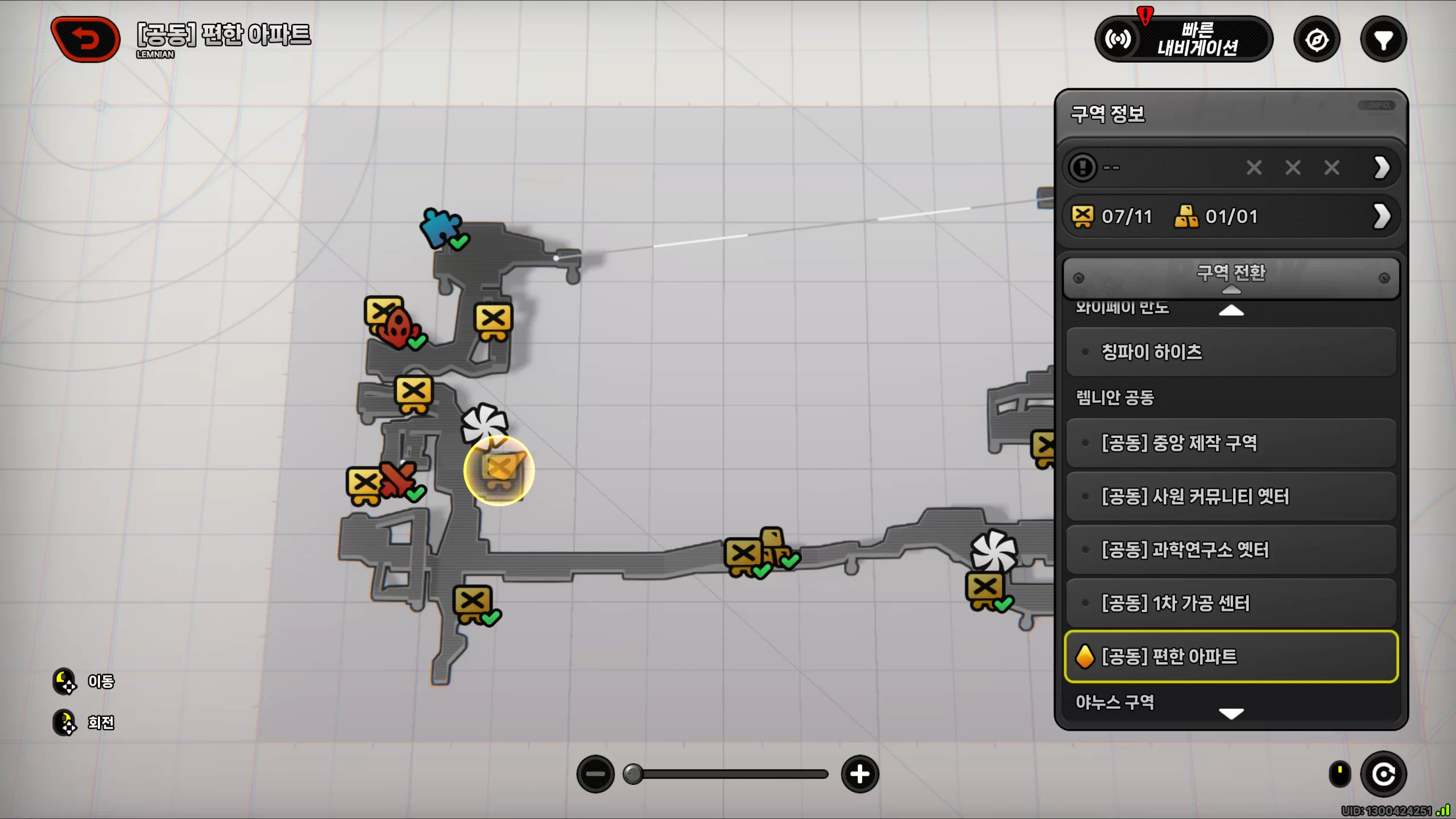Select [공동] 중앙 제작 구역 entry
This screenshot has width=1456, height=819.
1231,443
